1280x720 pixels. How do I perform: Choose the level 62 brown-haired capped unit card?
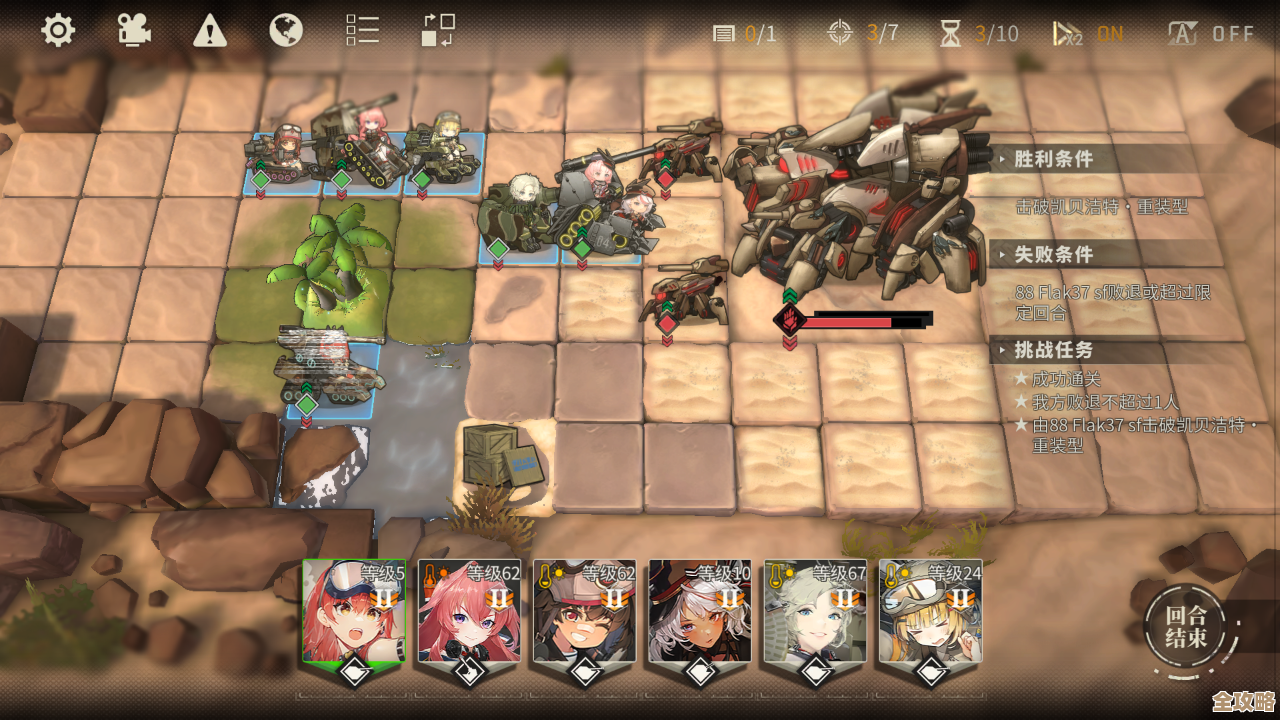tap(585, 612)
